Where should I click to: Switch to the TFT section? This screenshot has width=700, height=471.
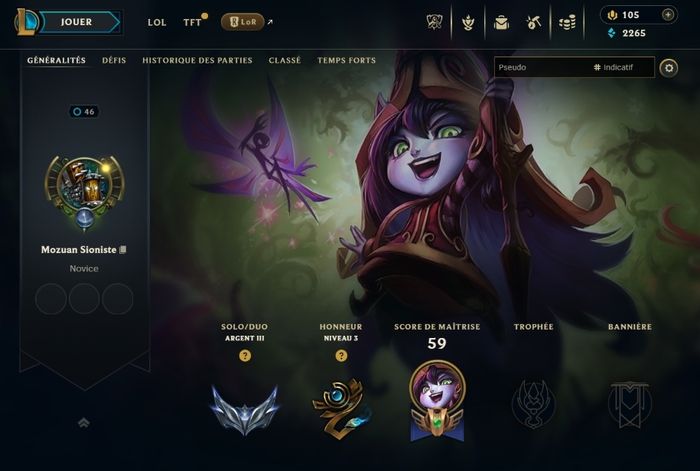[192, 22]
